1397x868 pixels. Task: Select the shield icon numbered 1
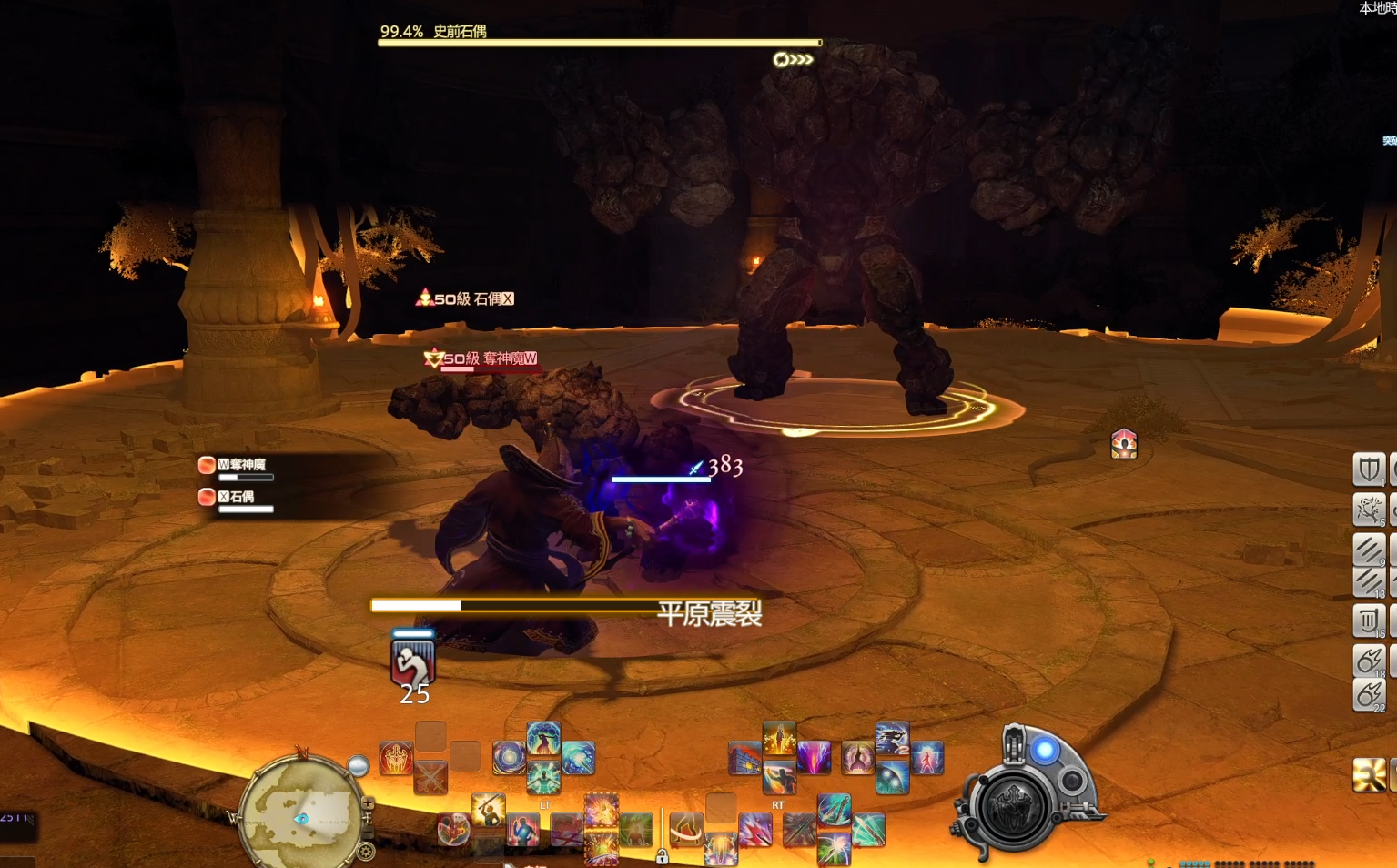click(x=1368, y=469)
